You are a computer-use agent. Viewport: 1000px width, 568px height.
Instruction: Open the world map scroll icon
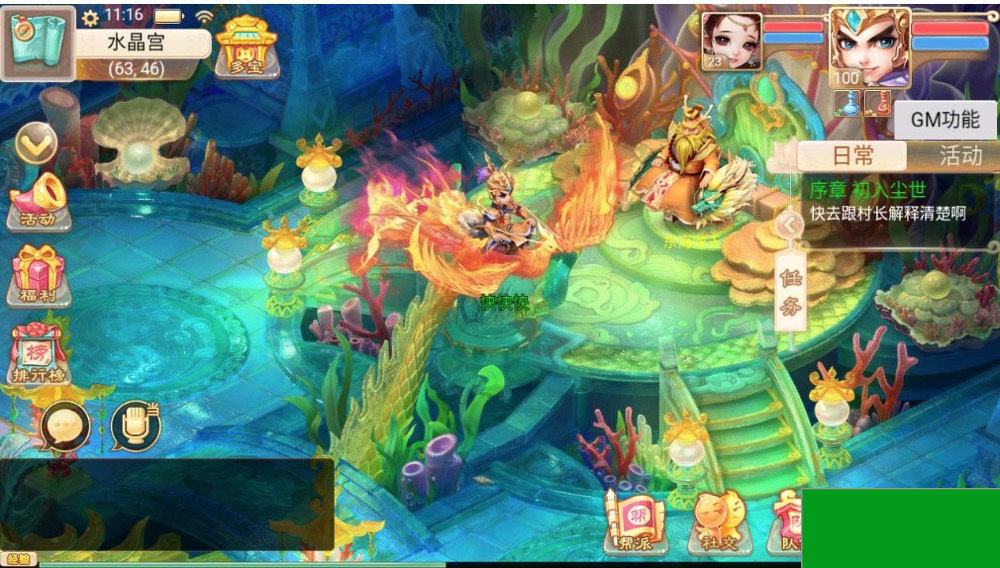click(38, 43)
